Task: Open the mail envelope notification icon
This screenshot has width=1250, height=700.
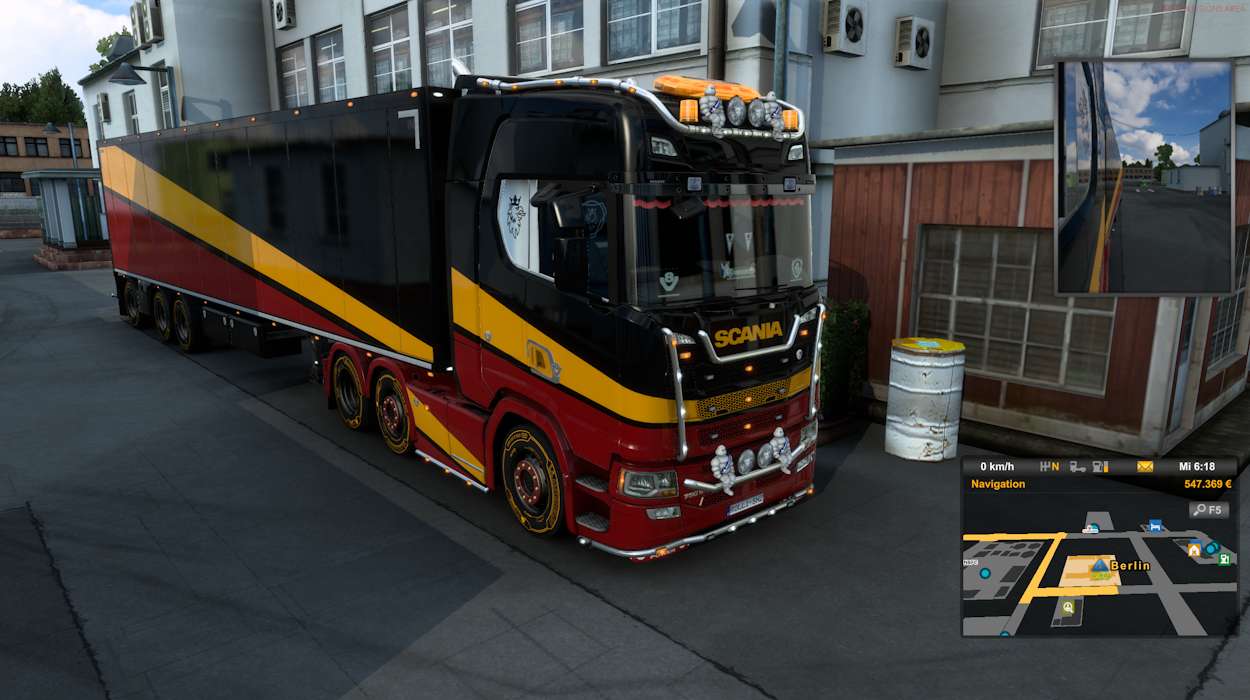Action: (x=1145, y=466)
